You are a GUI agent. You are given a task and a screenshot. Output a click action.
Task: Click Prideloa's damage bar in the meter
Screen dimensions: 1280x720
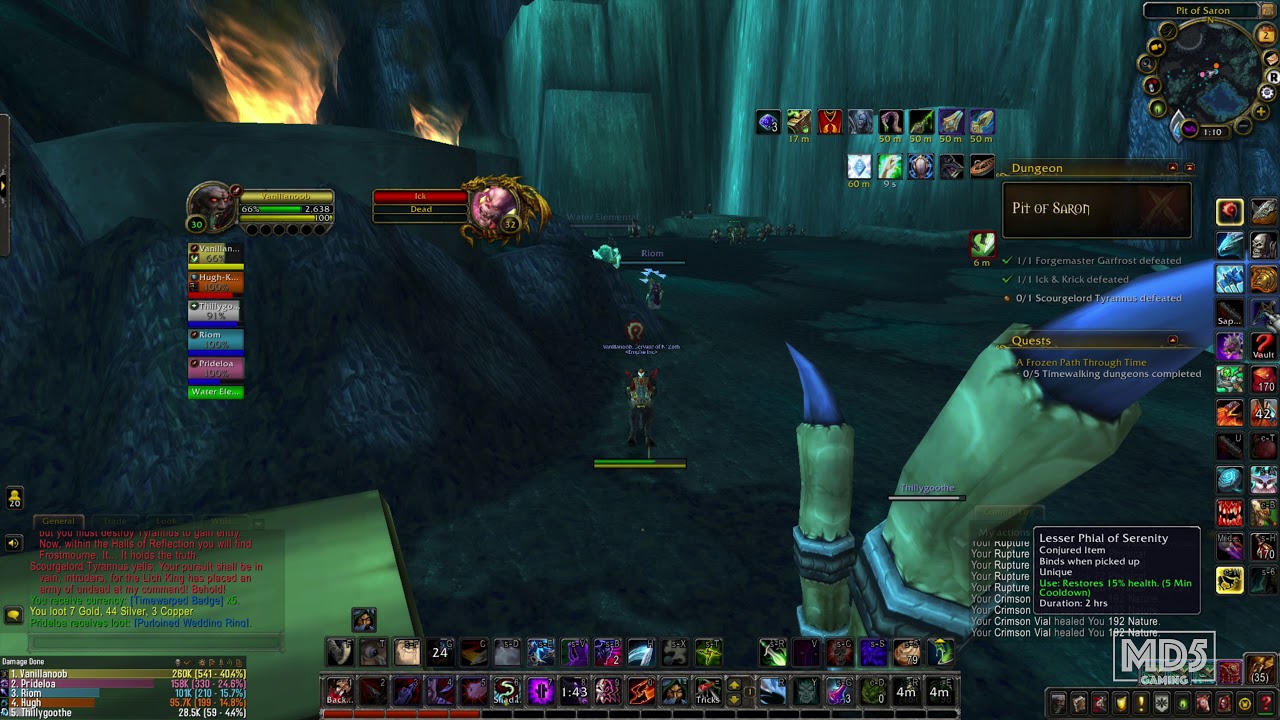[83, 683]
